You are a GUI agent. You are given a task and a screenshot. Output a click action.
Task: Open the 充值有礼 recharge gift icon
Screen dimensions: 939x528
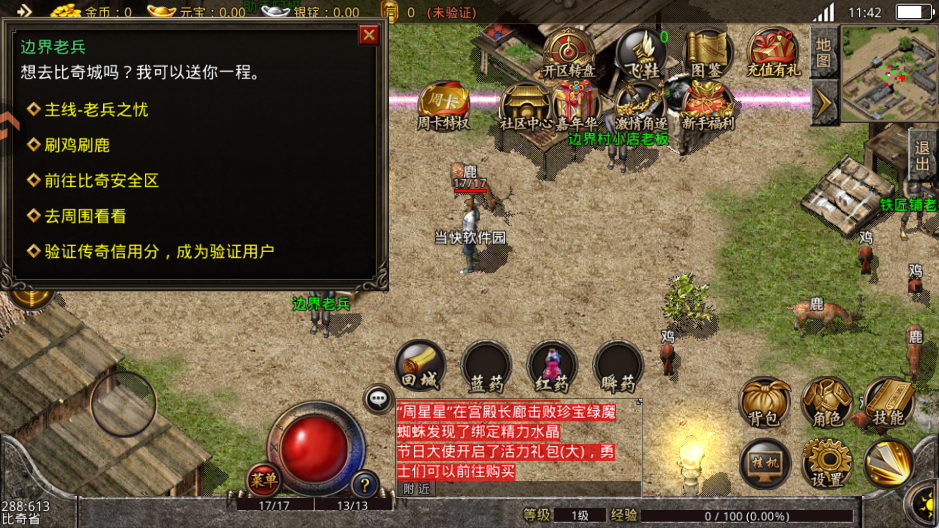(773, 52)
